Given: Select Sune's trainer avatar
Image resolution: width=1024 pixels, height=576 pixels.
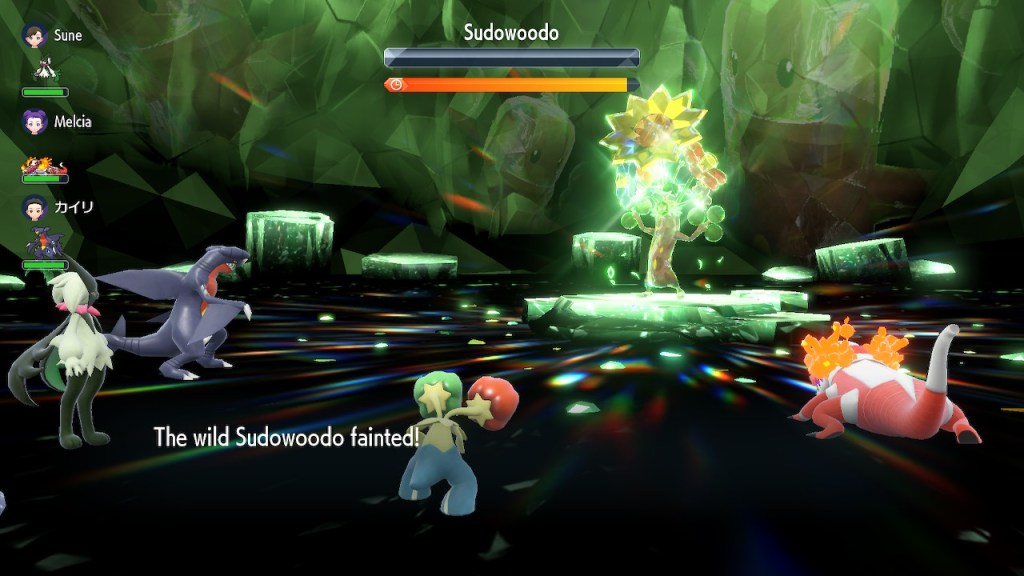Looking at the screenshot, I should (35, 35).
